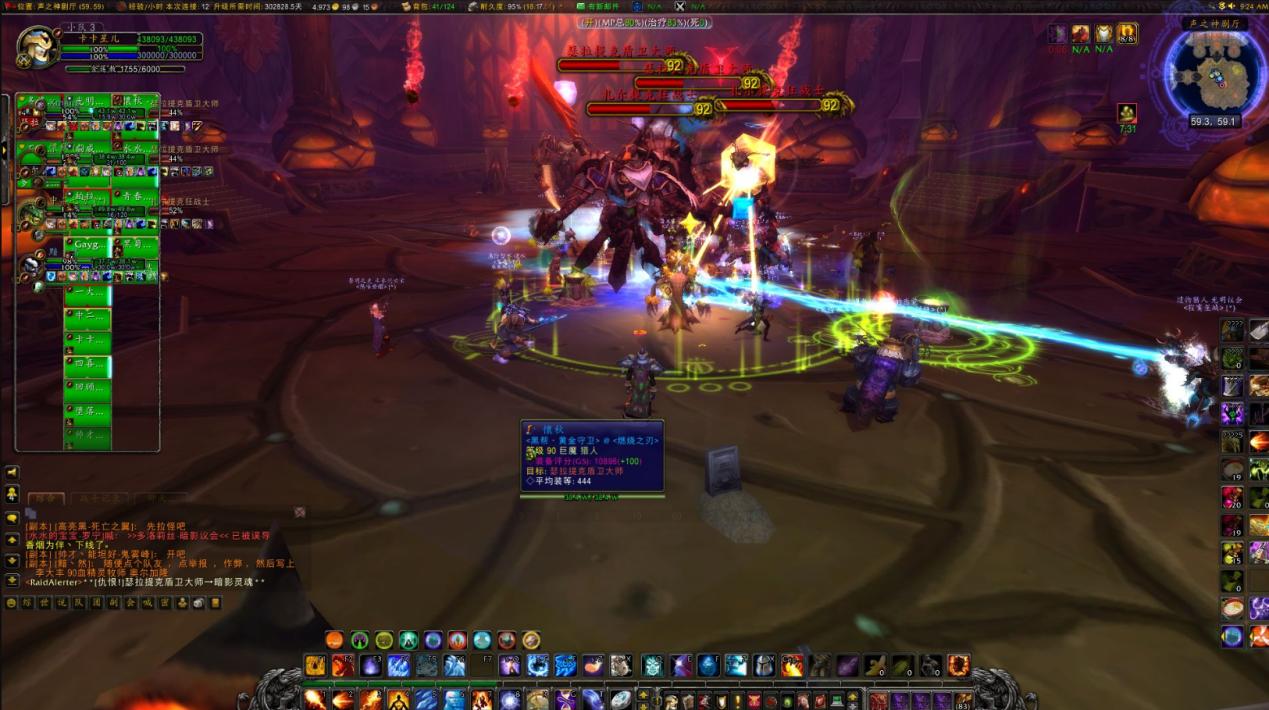The image size is (1269, 710).
Task: Switch to the first chat tab
Action: (45, 498)
